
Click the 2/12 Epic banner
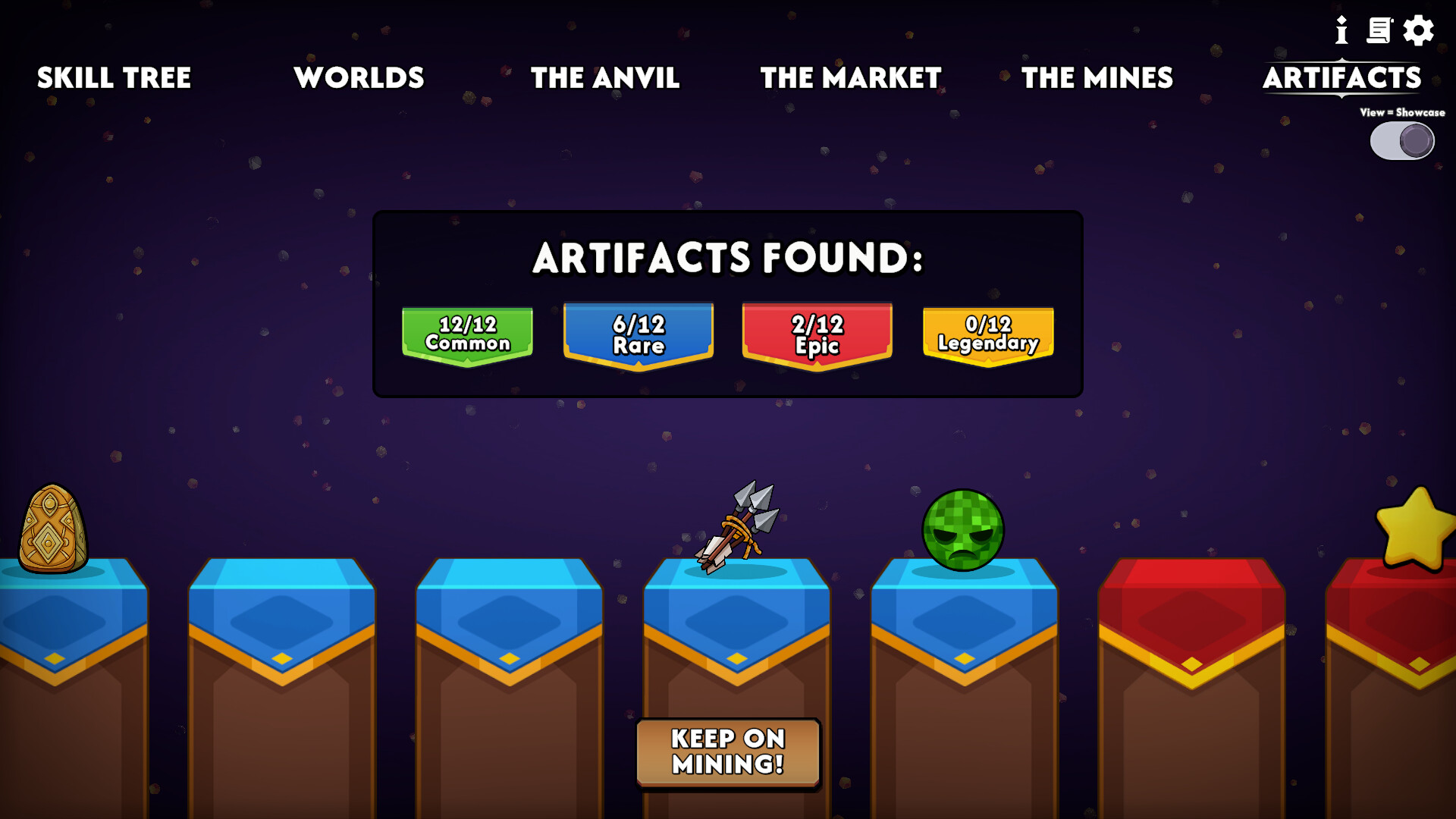point(817,334)
